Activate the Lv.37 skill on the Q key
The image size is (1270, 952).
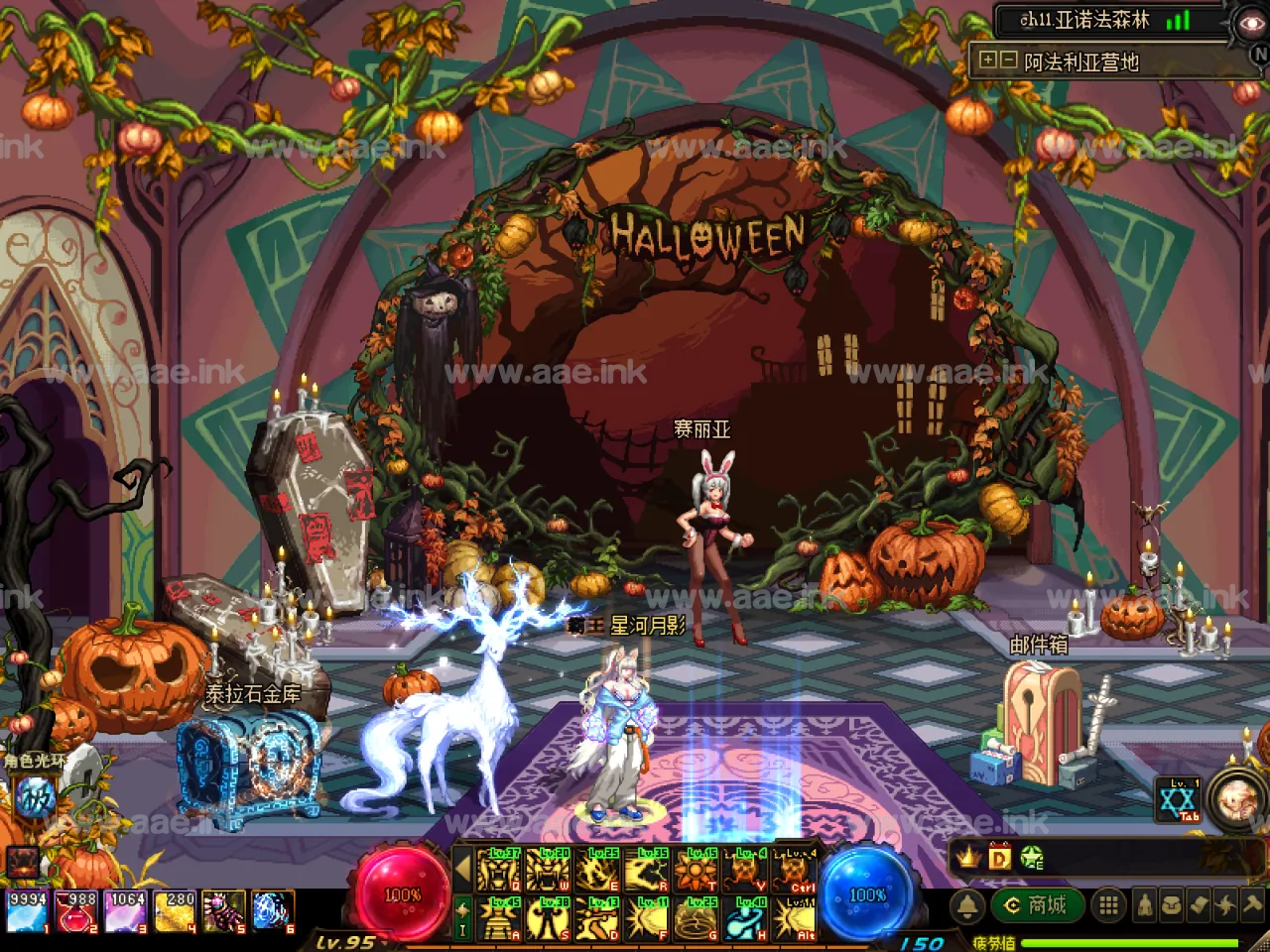pos(499,871)
